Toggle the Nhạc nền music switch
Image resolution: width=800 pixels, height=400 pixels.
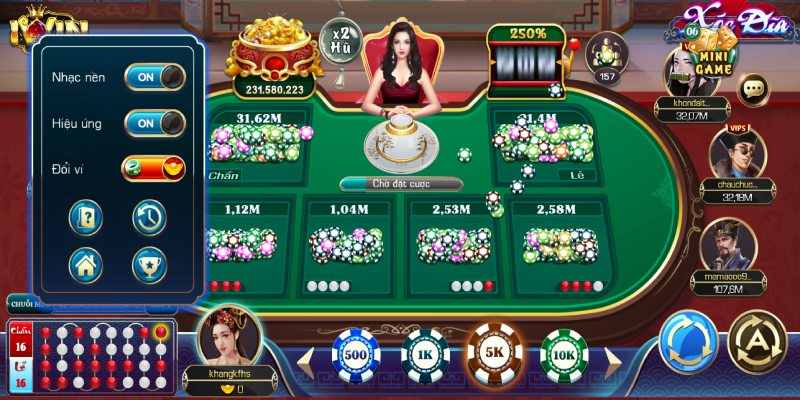(x=154, y=77)
